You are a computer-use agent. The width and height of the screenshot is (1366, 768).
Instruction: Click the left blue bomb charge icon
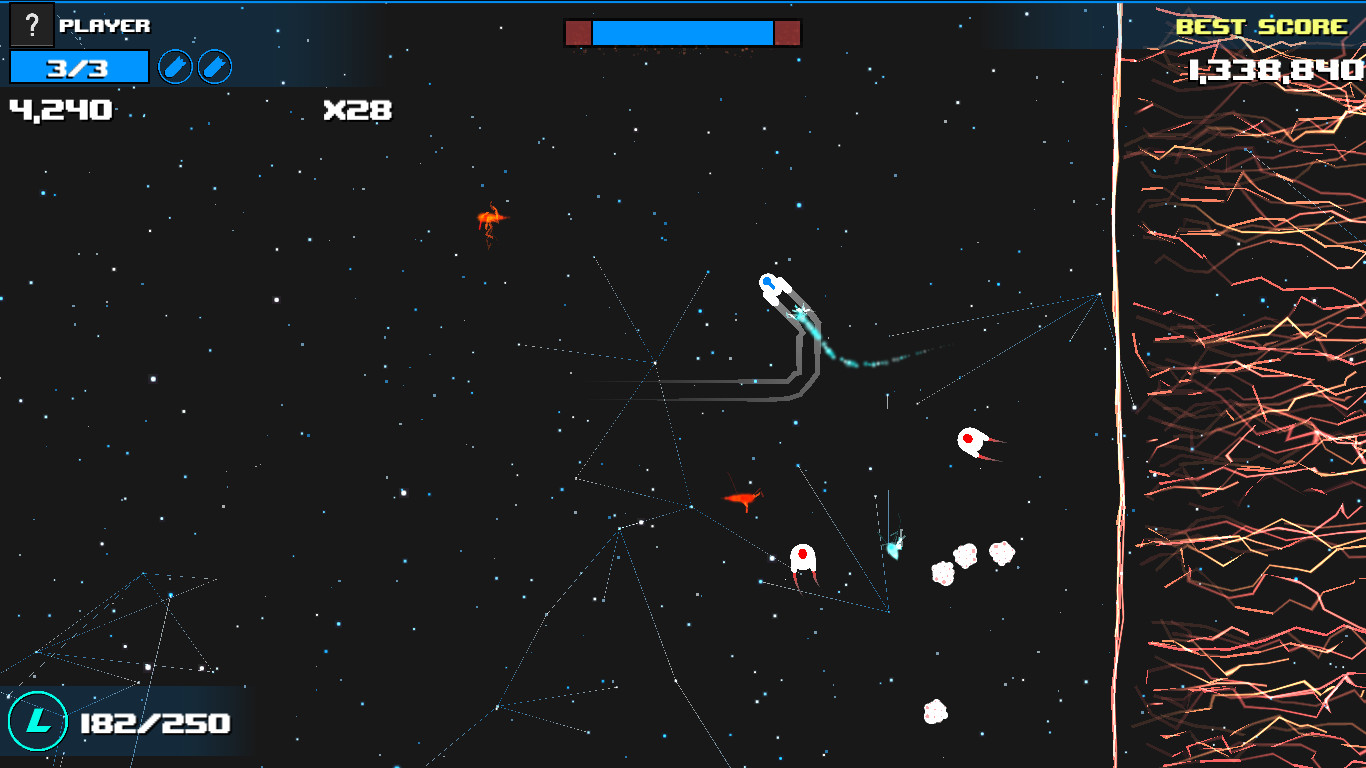coord(175,68)
